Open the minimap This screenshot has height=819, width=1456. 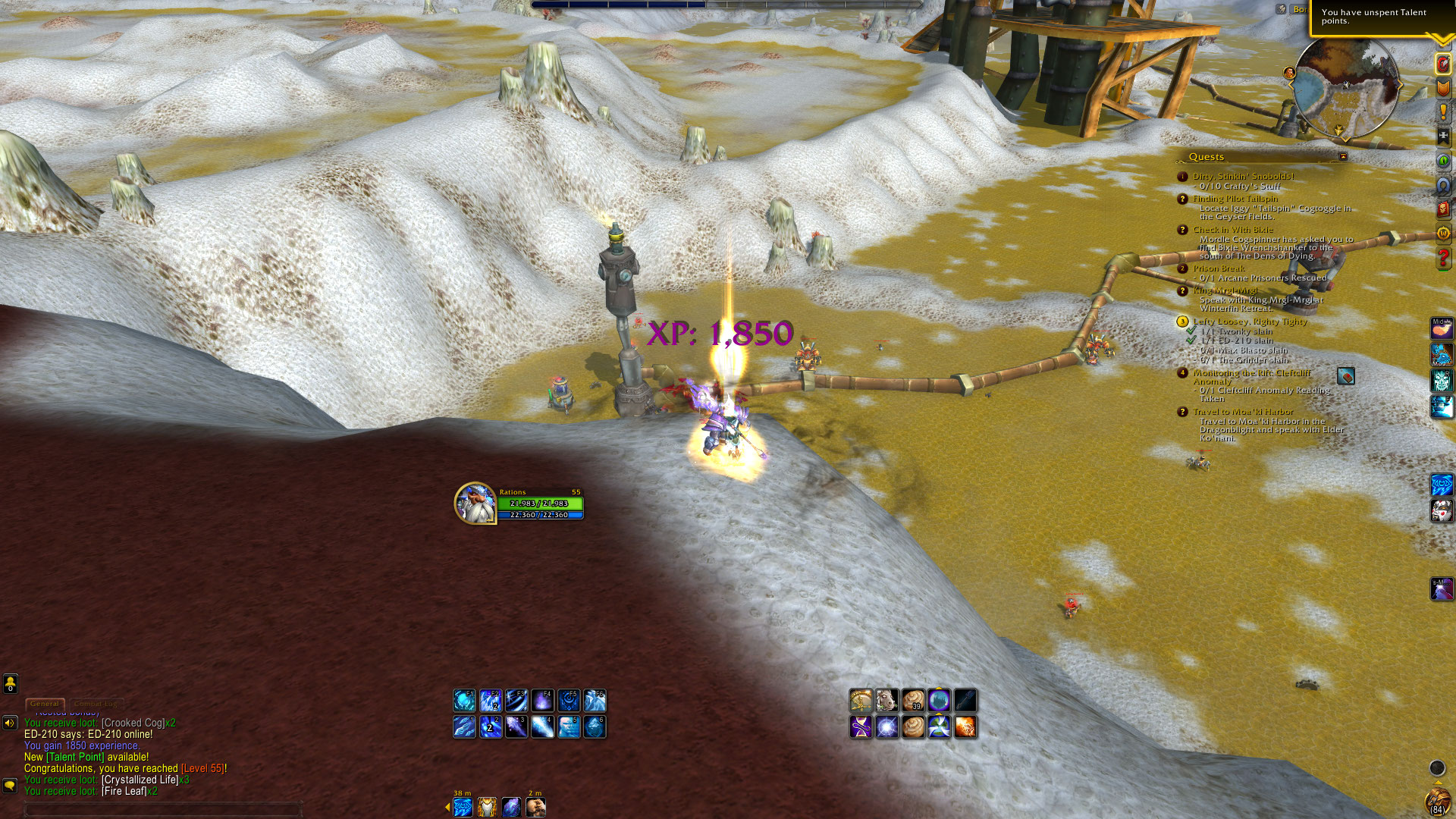click(x=1346, y=87)
